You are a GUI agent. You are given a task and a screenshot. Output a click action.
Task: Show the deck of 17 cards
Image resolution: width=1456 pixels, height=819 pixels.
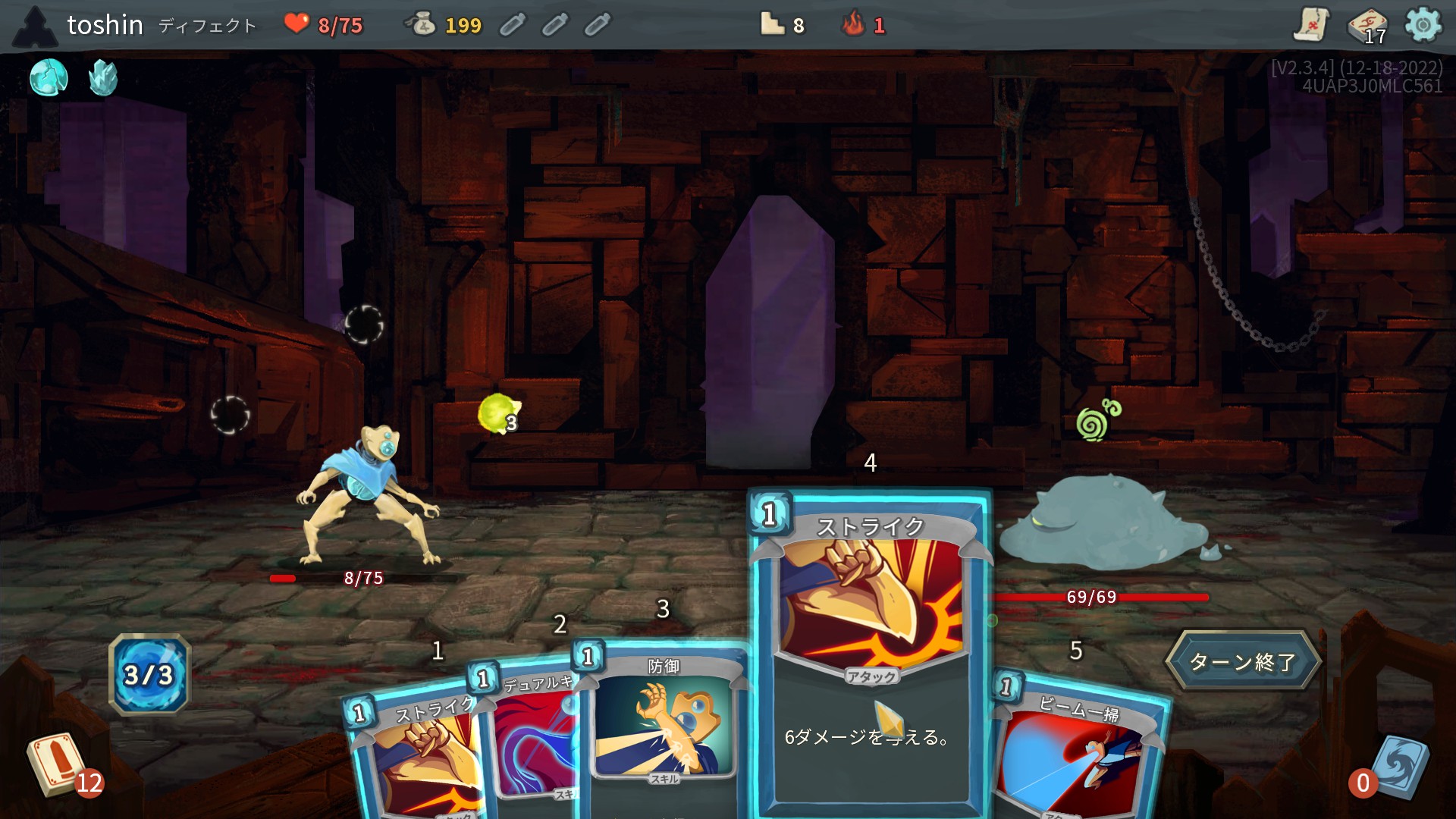pos(1367,26)
